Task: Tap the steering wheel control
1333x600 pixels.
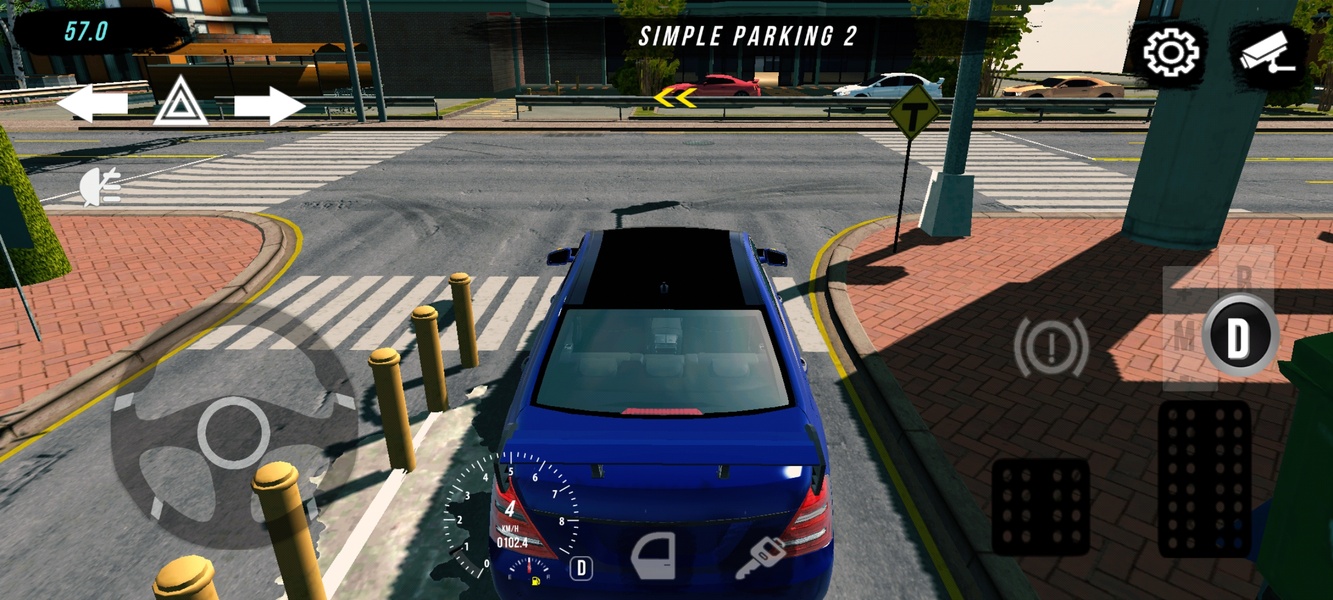Action: [233, 433]
